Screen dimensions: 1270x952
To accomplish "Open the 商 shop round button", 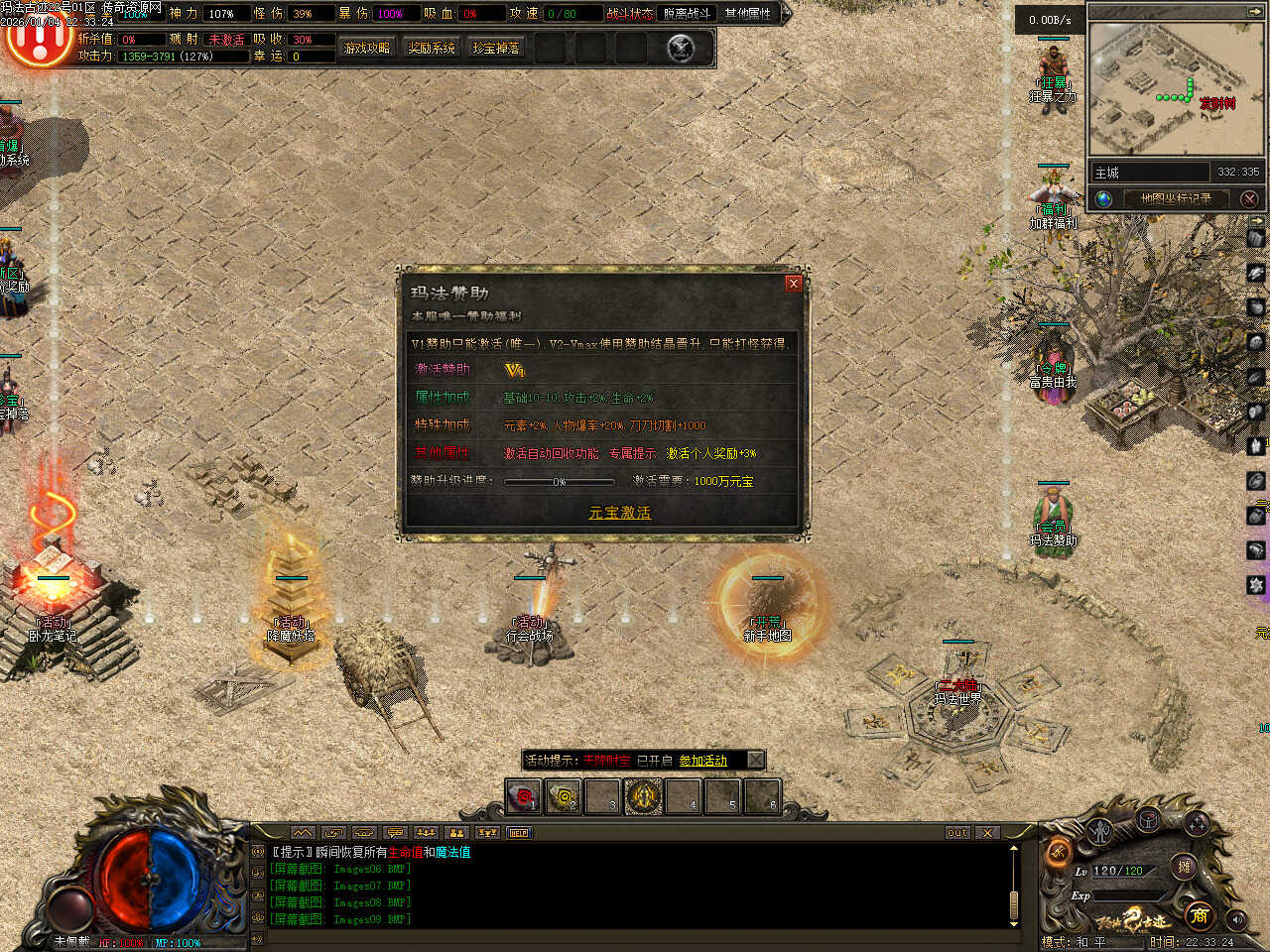I will 1200,914.
